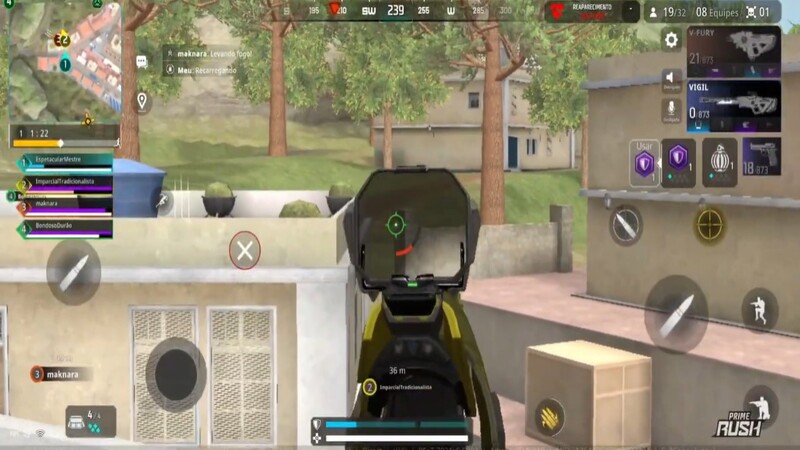Viewport: 800px width, 450px height.
Task: Open the quick chat speech bubble
Action: coord(142,61)
